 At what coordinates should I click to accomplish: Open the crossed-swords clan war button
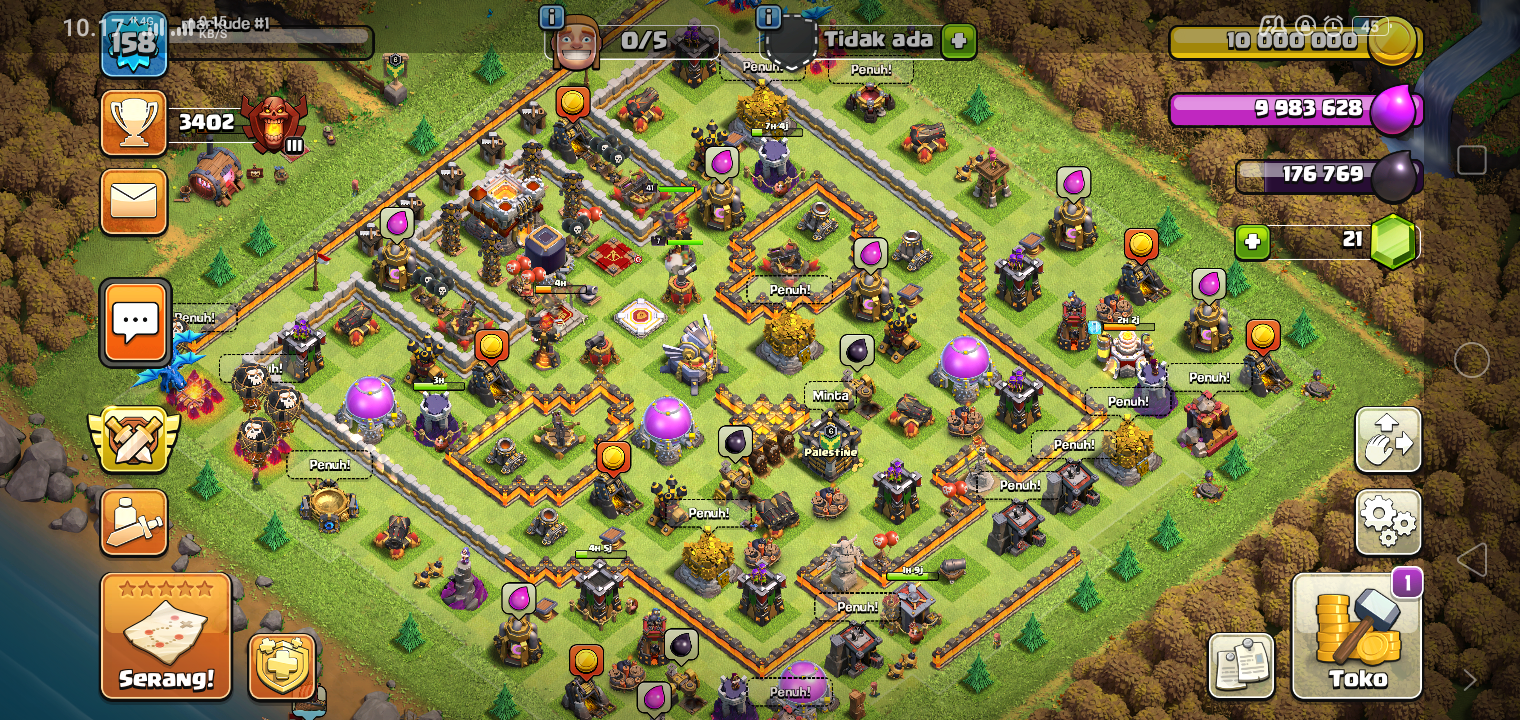pos(134,439)
